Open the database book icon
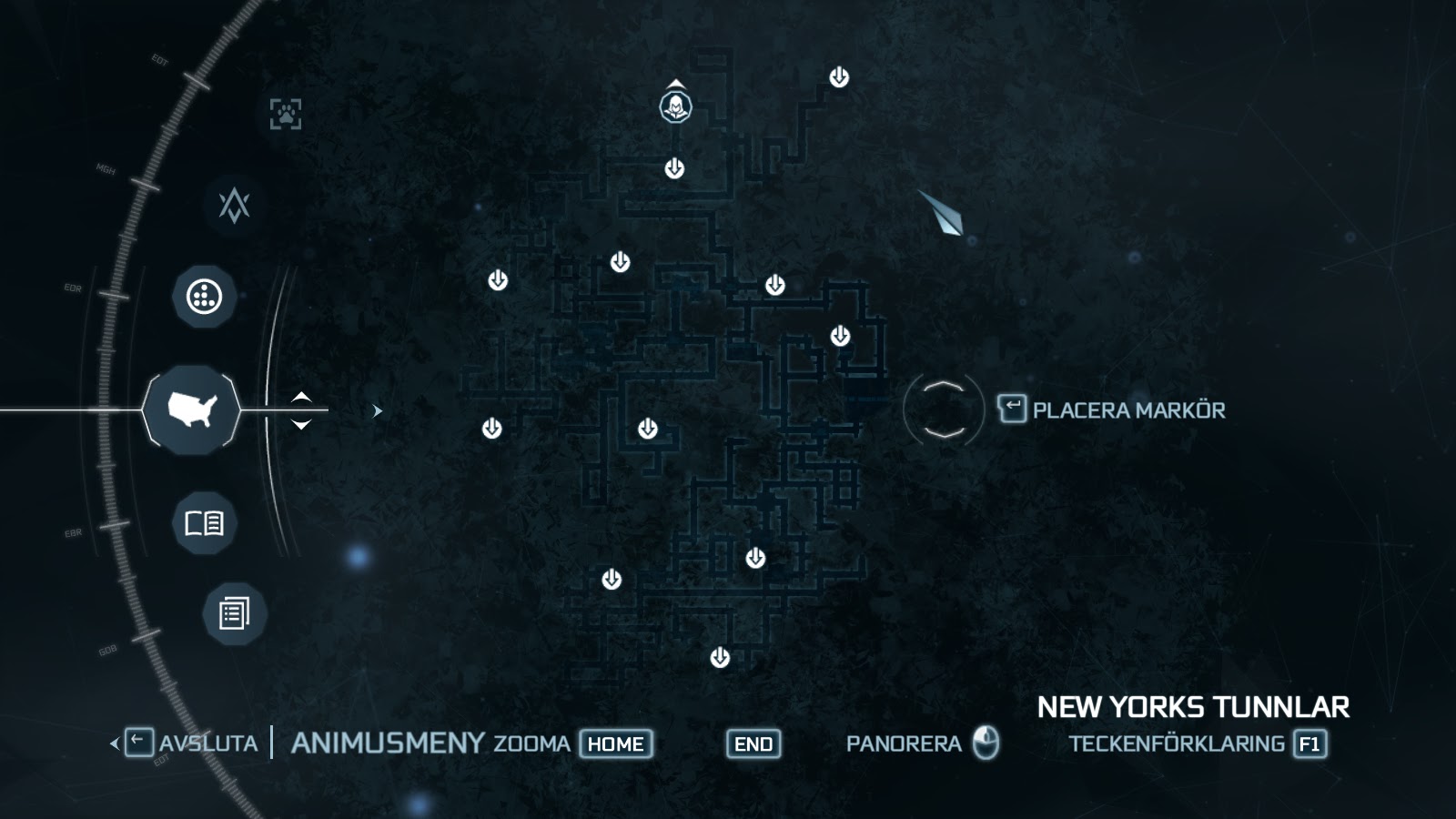Image resolution: width=1456 pixels, height=819 pixels. click(204, 523)
